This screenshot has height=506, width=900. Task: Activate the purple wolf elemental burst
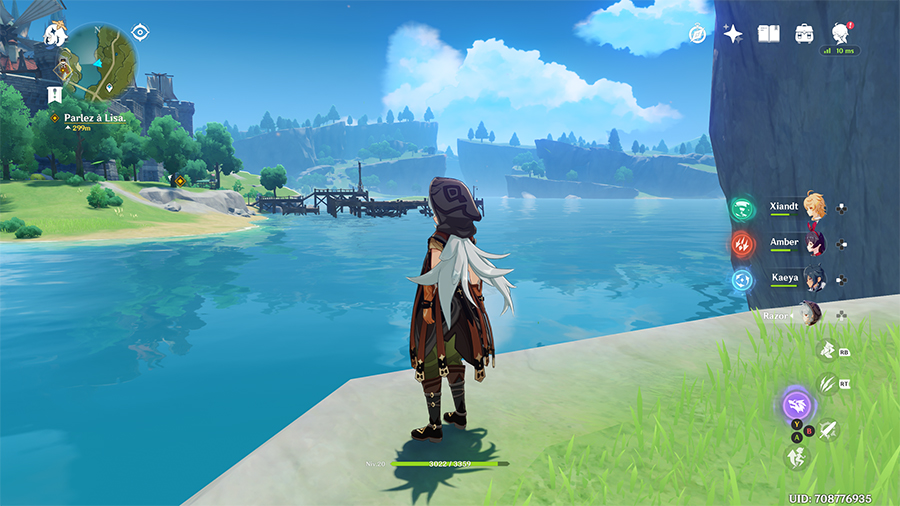[x=798, y=406]
